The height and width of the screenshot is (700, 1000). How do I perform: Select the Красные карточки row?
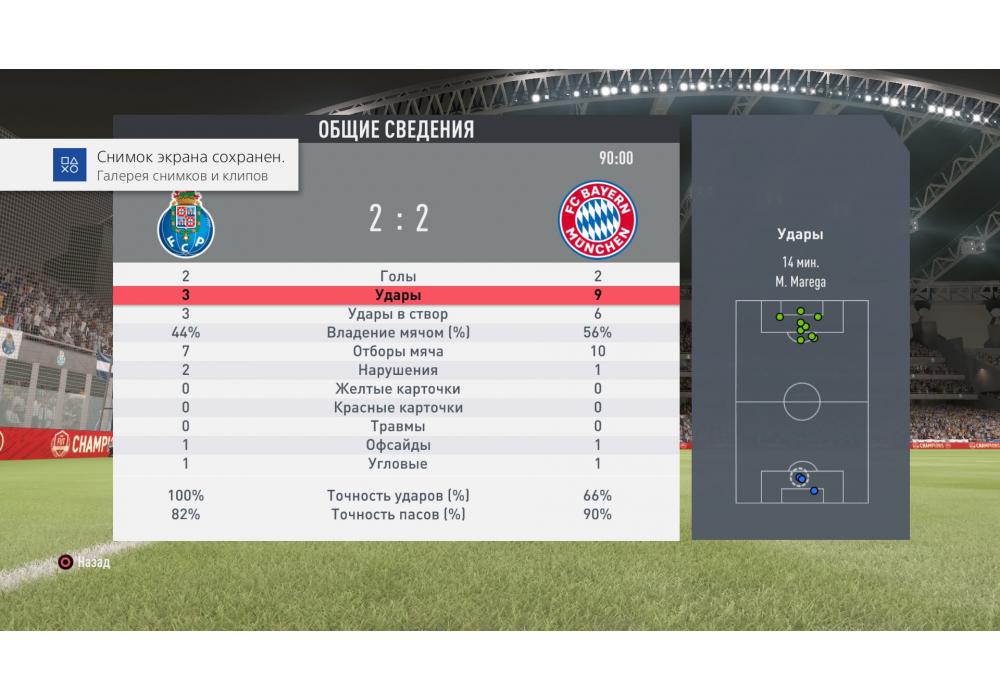(398, 408)
